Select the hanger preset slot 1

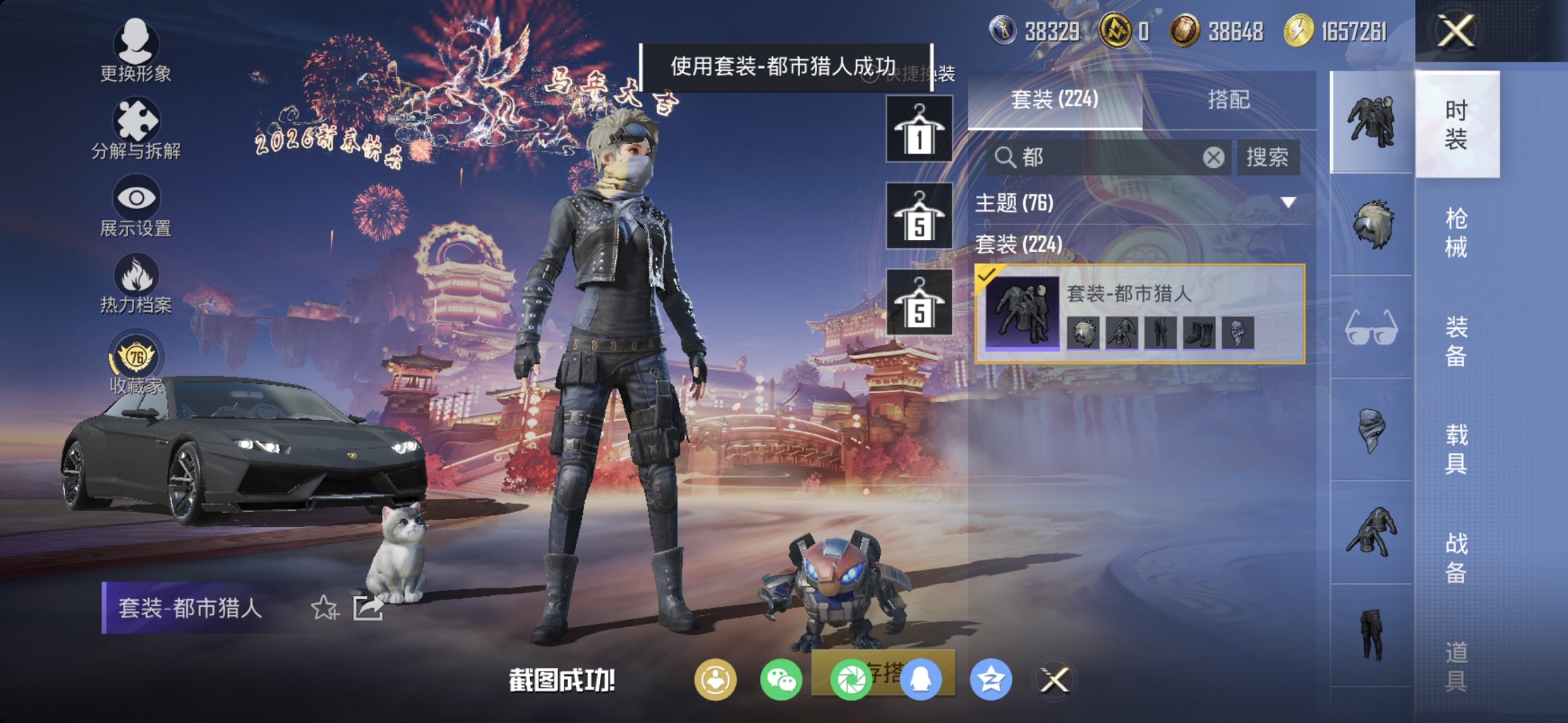point(918,129)
